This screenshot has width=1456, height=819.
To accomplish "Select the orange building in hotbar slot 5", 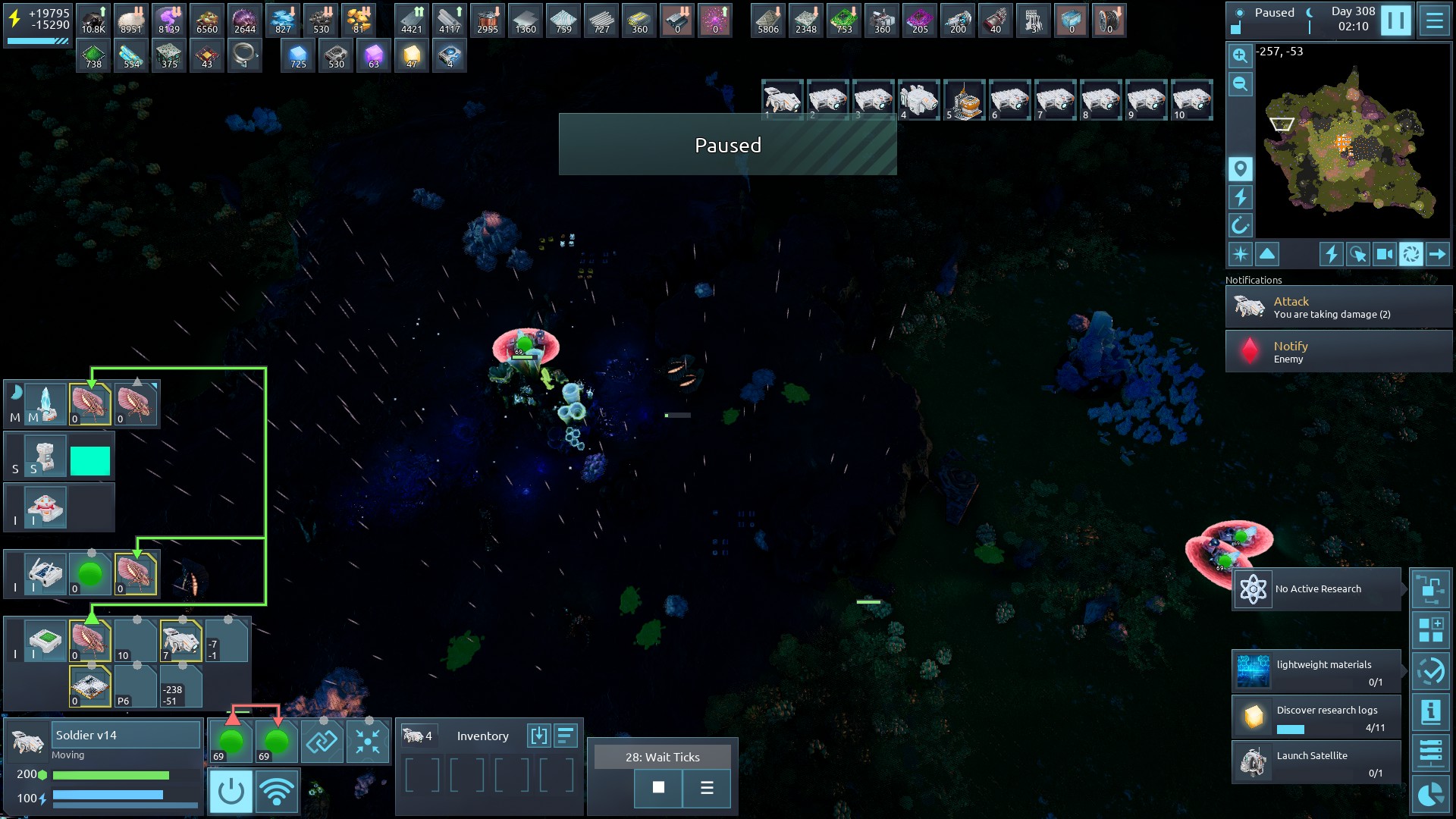I will click(x=964, y=100).
